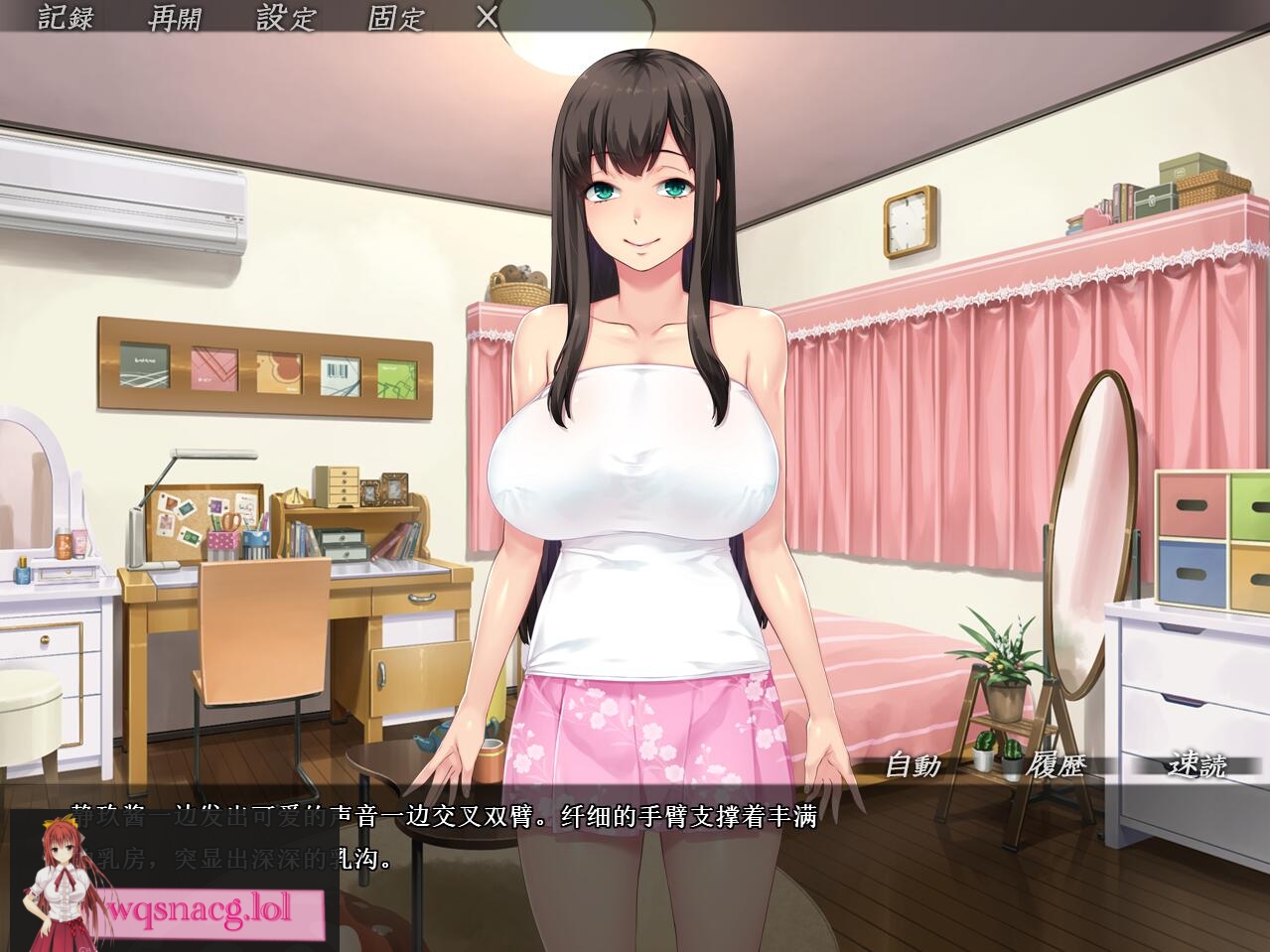Open the 履歴 dialogue history
Image resolution: width=1270 pixels, height=952 pixels.
(x=1056, y=764)
